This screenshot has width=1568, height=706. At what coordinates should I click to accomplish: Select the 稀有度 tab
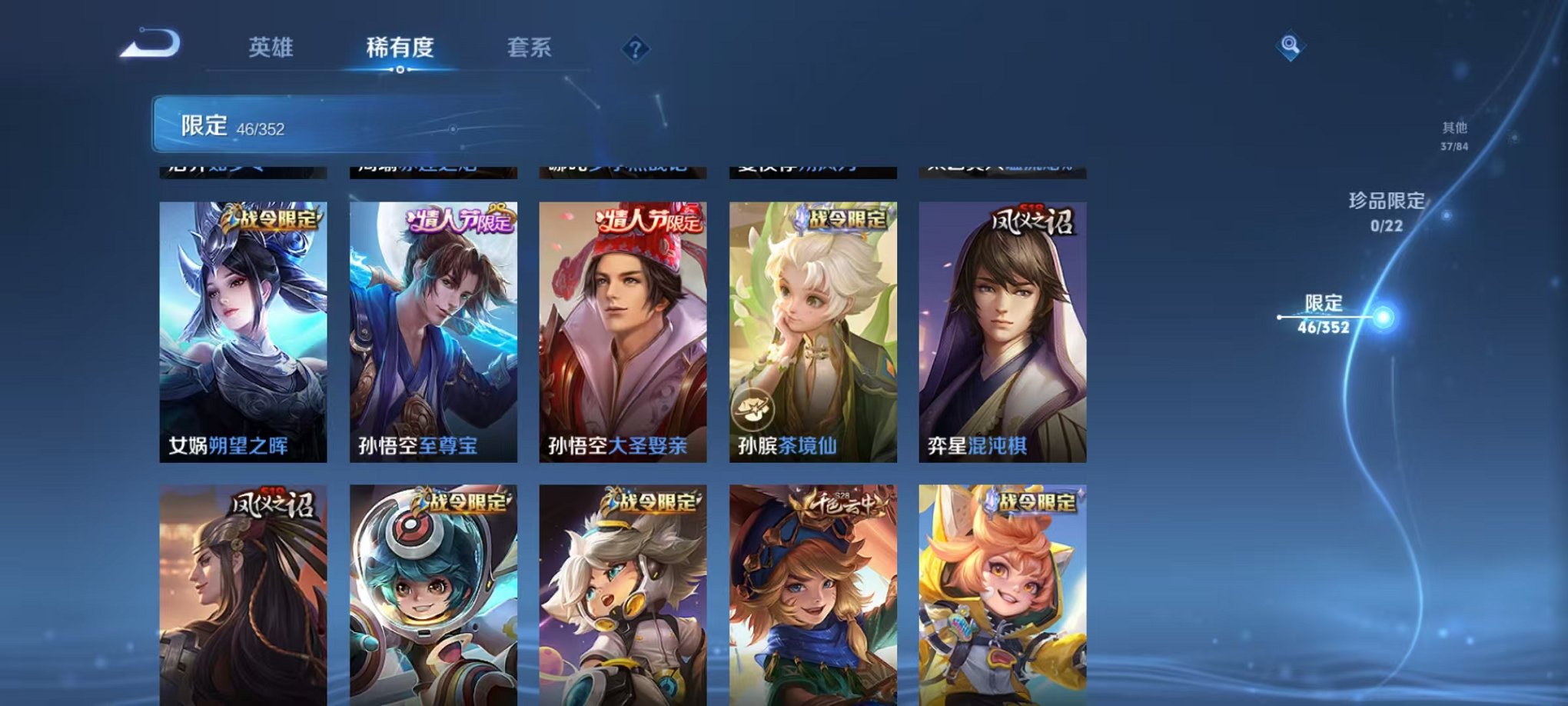click(x=400, y=46)
